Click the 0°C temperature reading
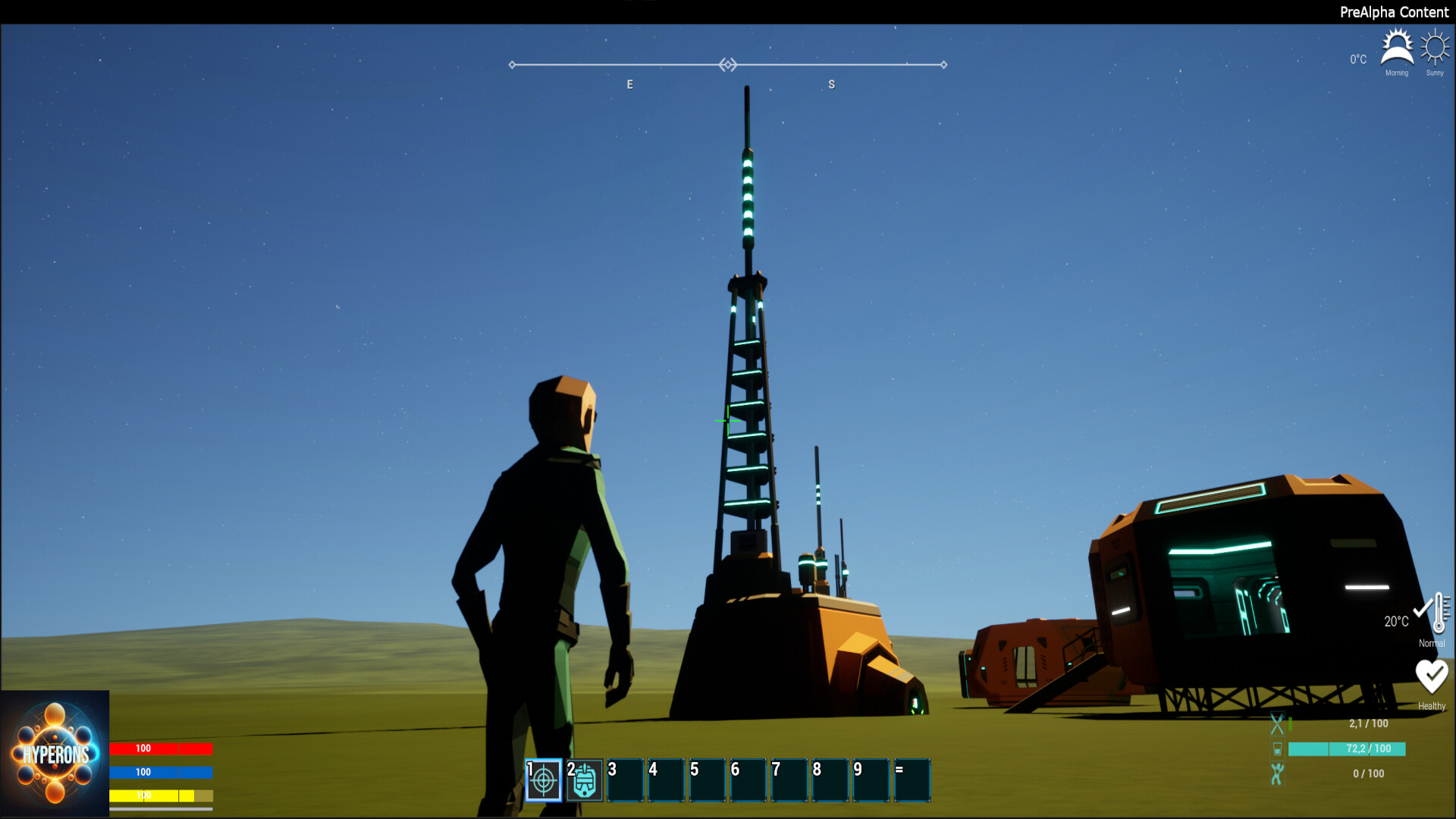The image size is (1456, 819). click(x=1357, y=58)
